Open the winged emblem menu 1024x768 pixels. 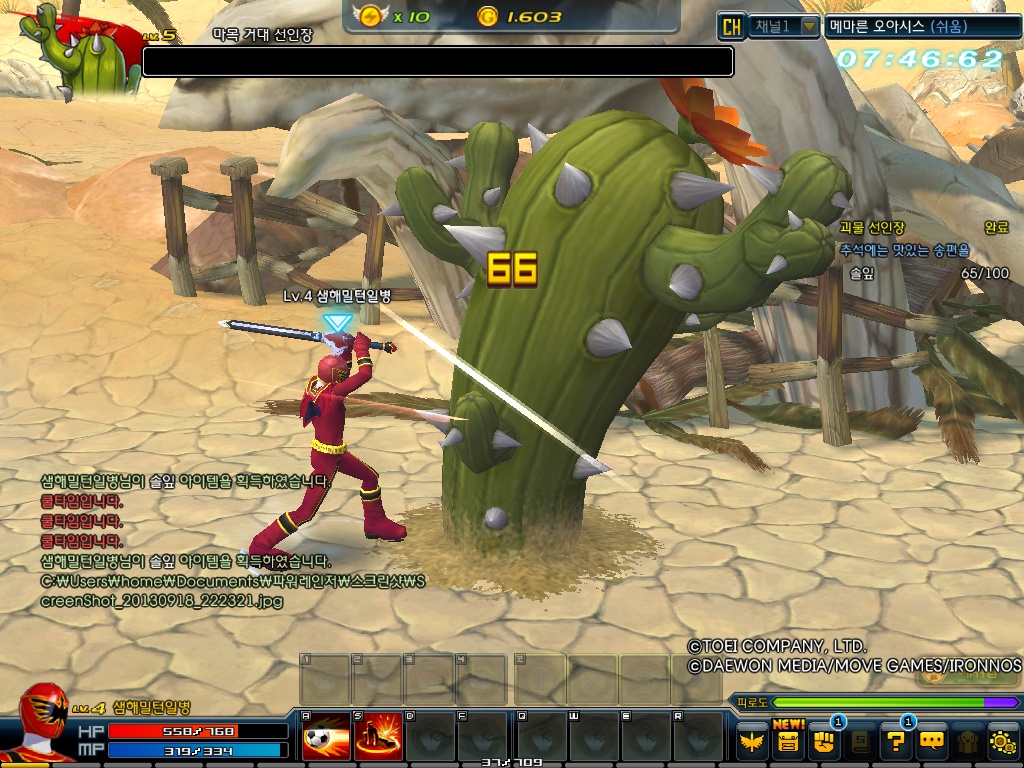752,742
